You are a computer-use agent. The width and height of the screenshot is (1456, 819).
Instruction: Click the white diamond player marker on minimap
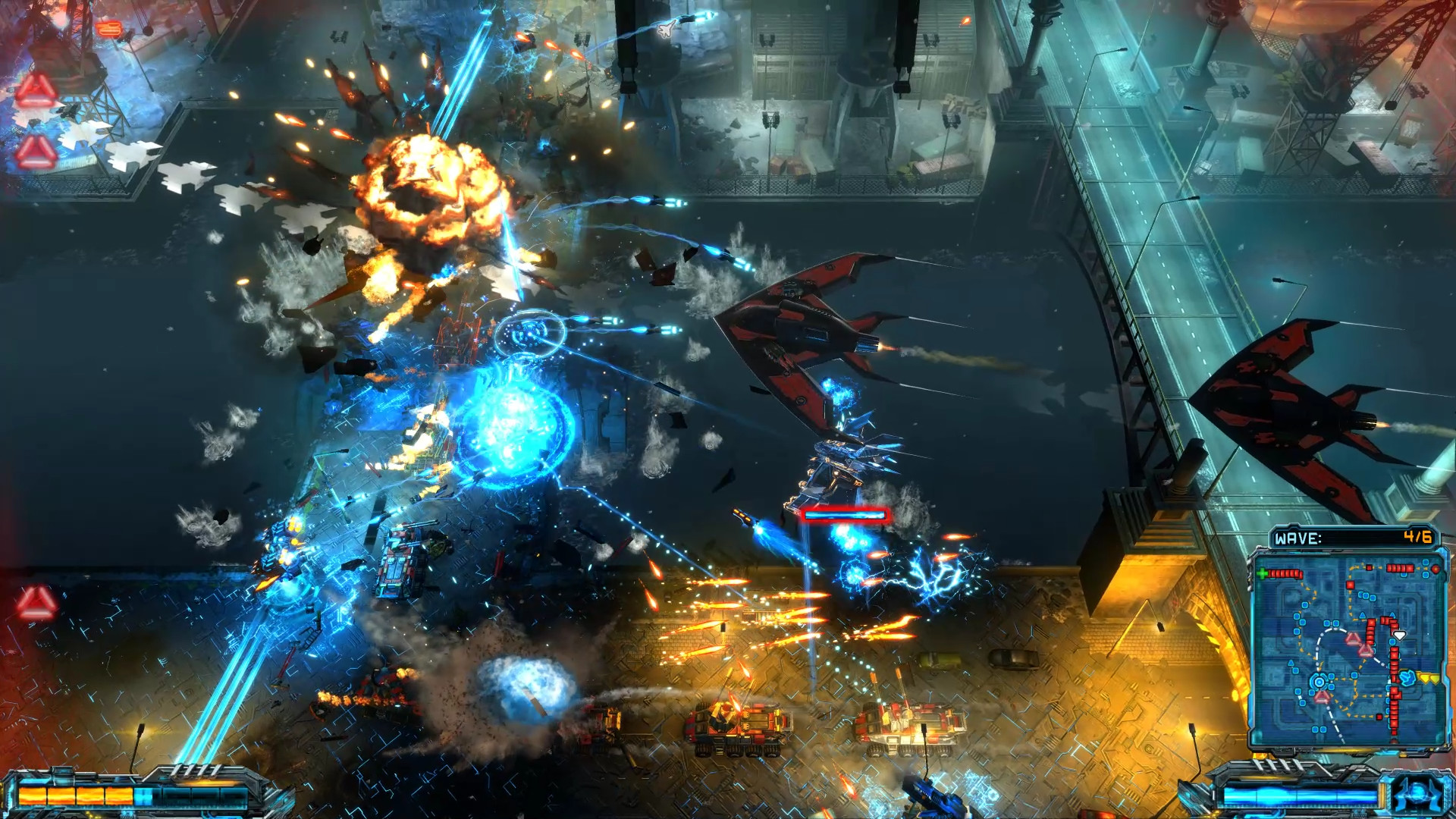click(1399, 634)
